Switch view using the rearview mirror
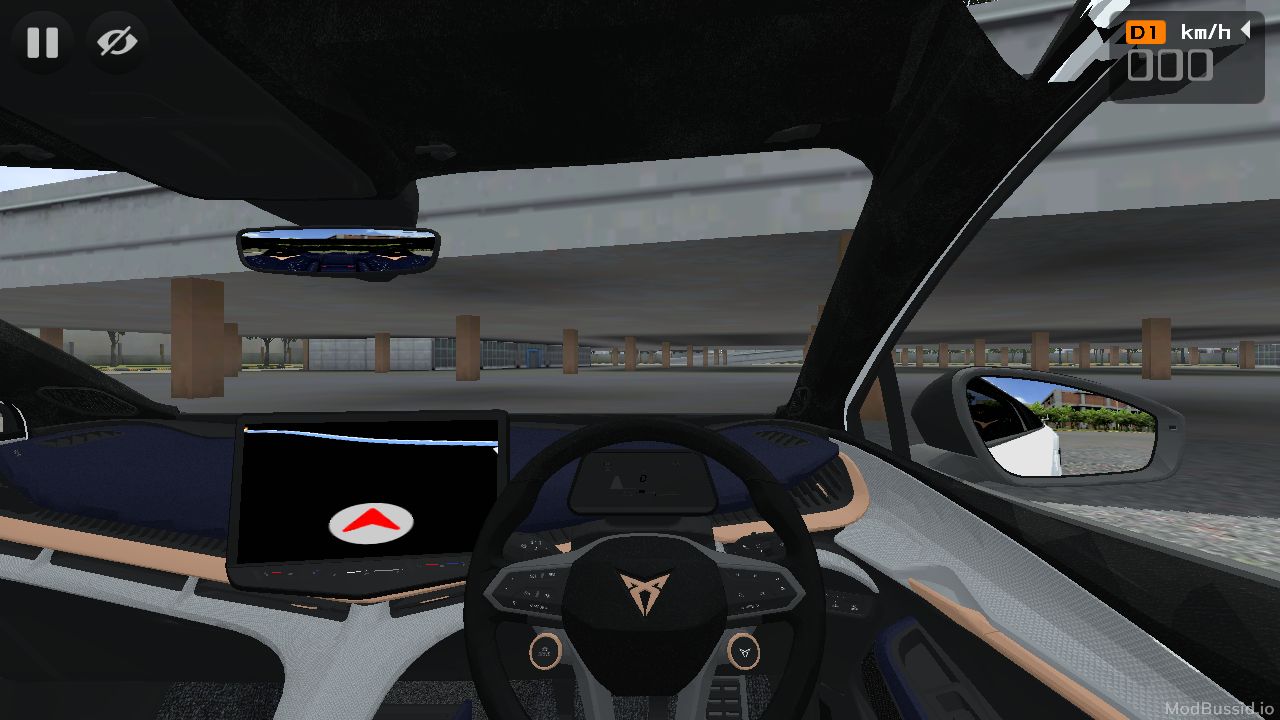The height and width of the screenshot is (720, 1280). tap(335, 252)
